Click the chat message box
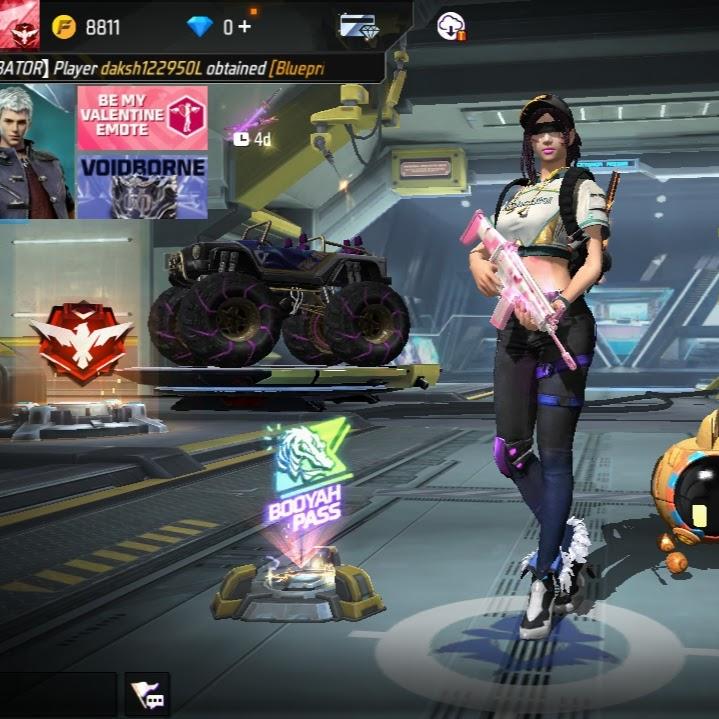719x719 pixels. [x=58, y=694]
